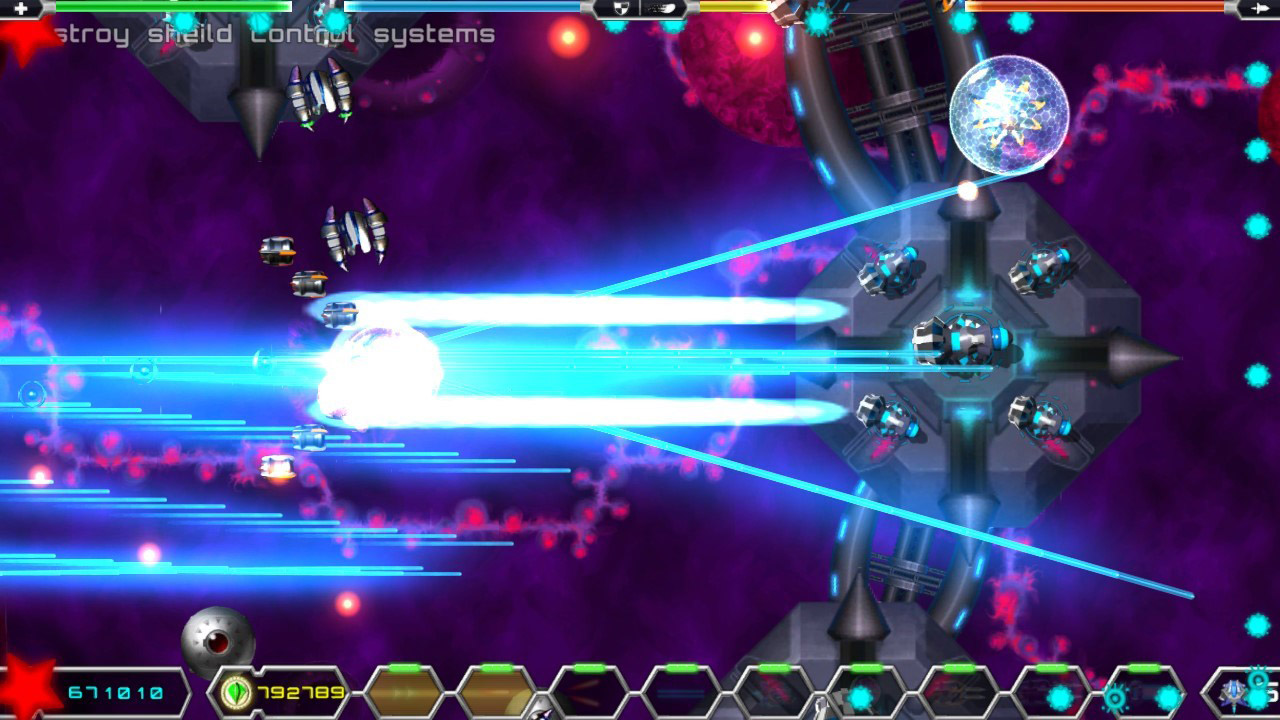Select the first gold weapon hexagon slot
The image size is (1280, 720).
click(405, 693)
